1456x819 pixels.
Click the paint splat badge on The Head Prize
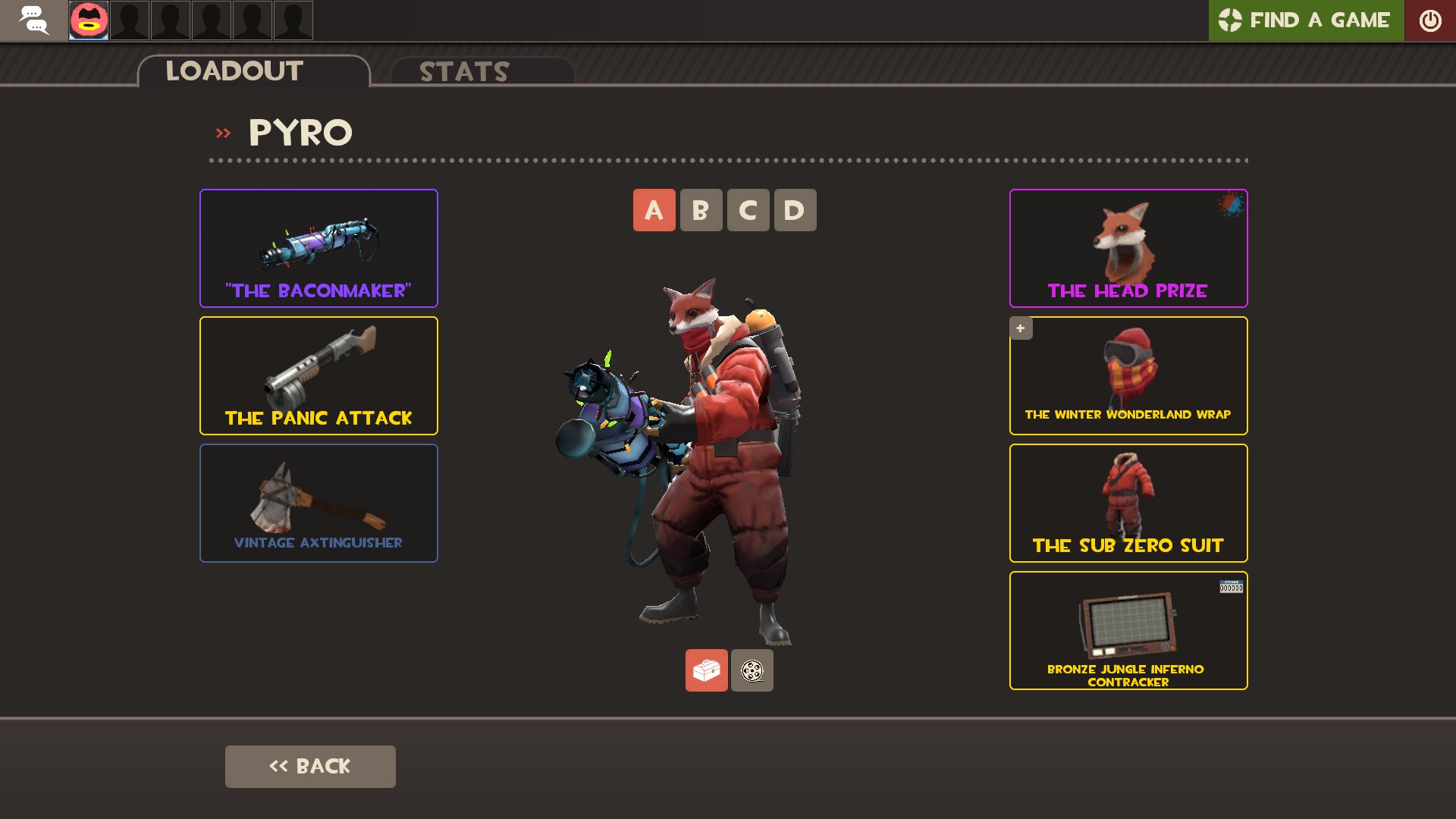pos(1230,205)
